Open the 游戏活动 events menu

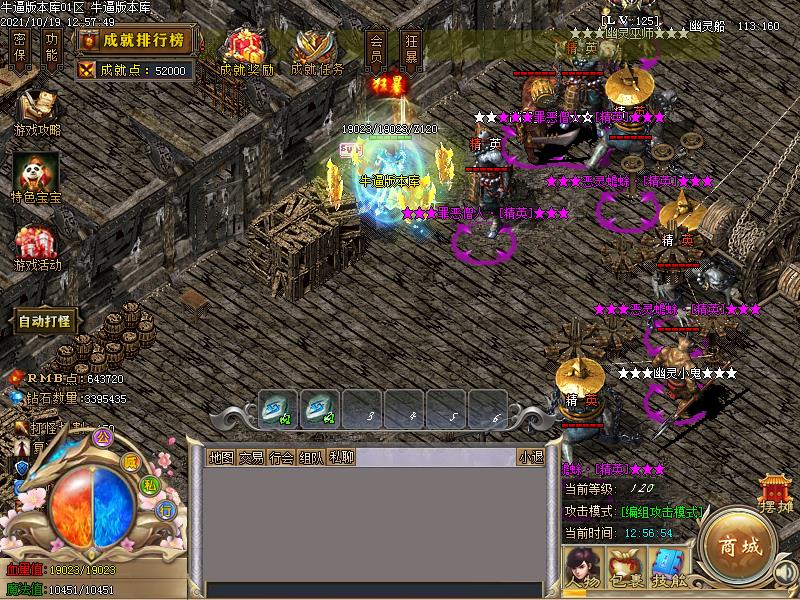pyautogui.click(x=37, y=247)
